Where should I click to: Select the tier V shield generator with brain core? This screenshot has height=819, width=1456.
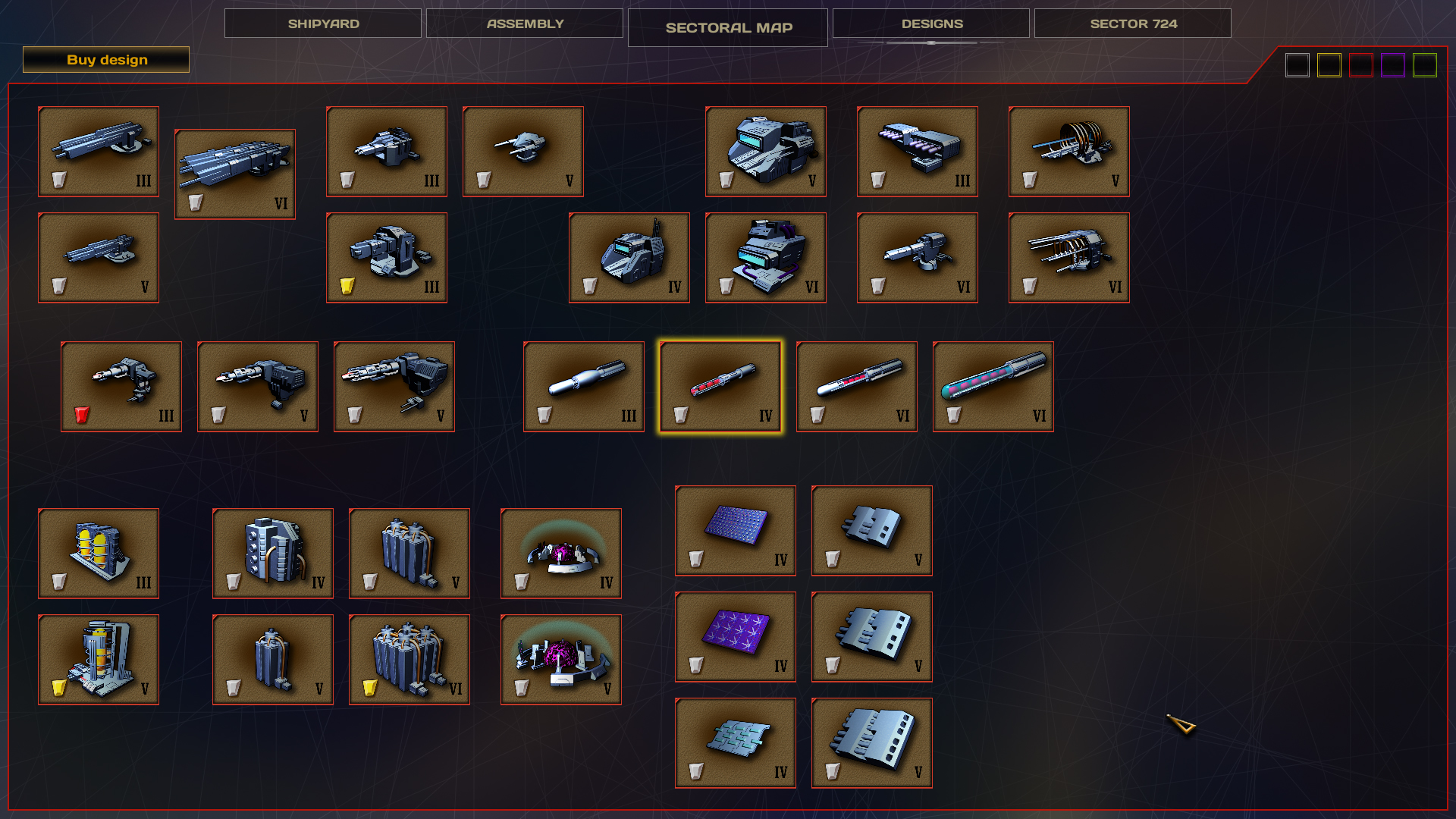pos(561,656)
